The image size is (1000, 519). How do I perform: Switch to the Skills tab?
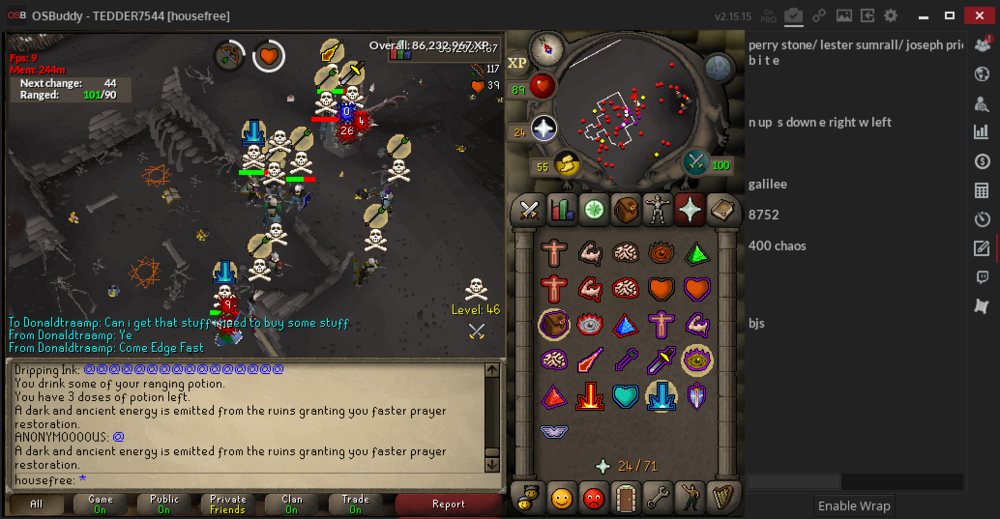[x=561, y=210]
